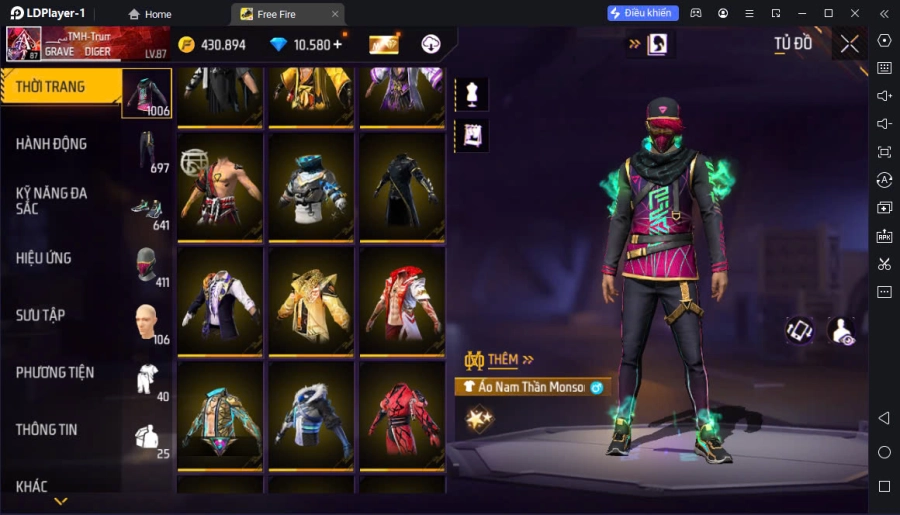This screenshot has height=515, width=900.
Task: Pick the yellow gold jacket outfit
Action: (x=311, y=298)
